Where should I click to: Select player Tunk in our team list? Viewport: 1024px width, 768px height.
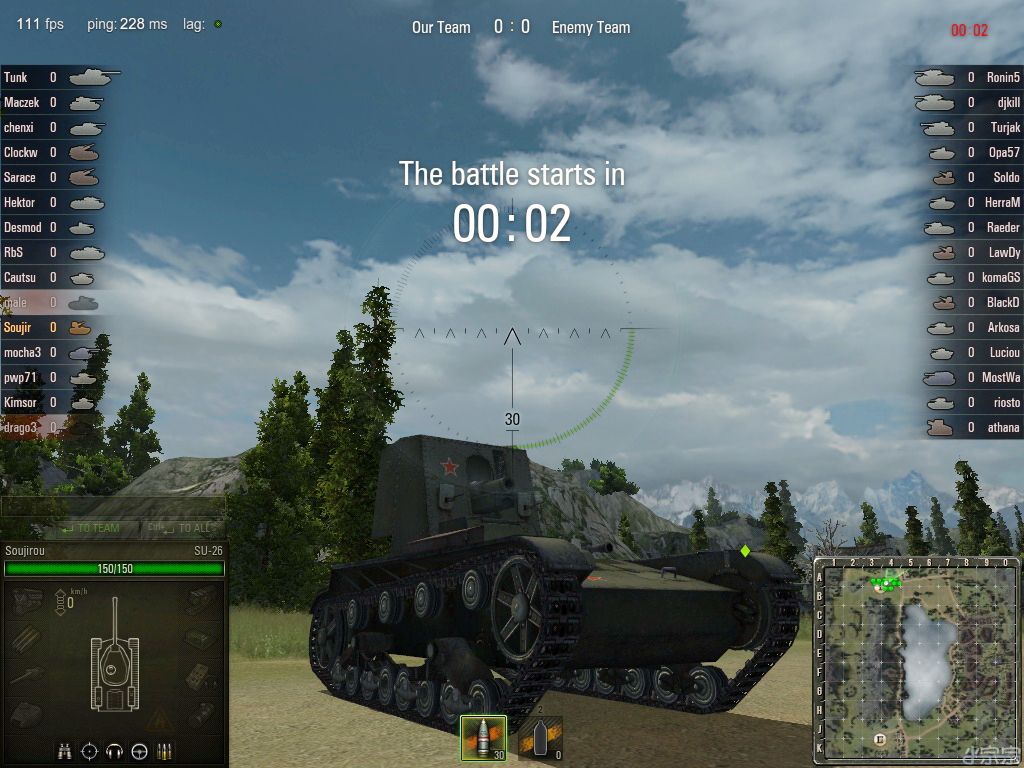[x=55, y=77]
